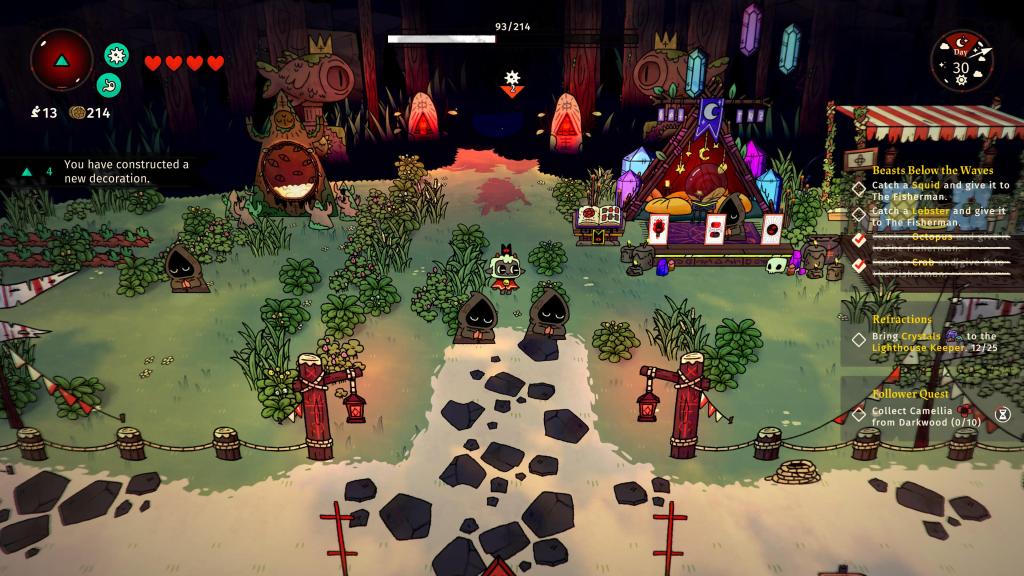Select the teal hunger stomach icon

pyautogui.click(x=108, y=85)
